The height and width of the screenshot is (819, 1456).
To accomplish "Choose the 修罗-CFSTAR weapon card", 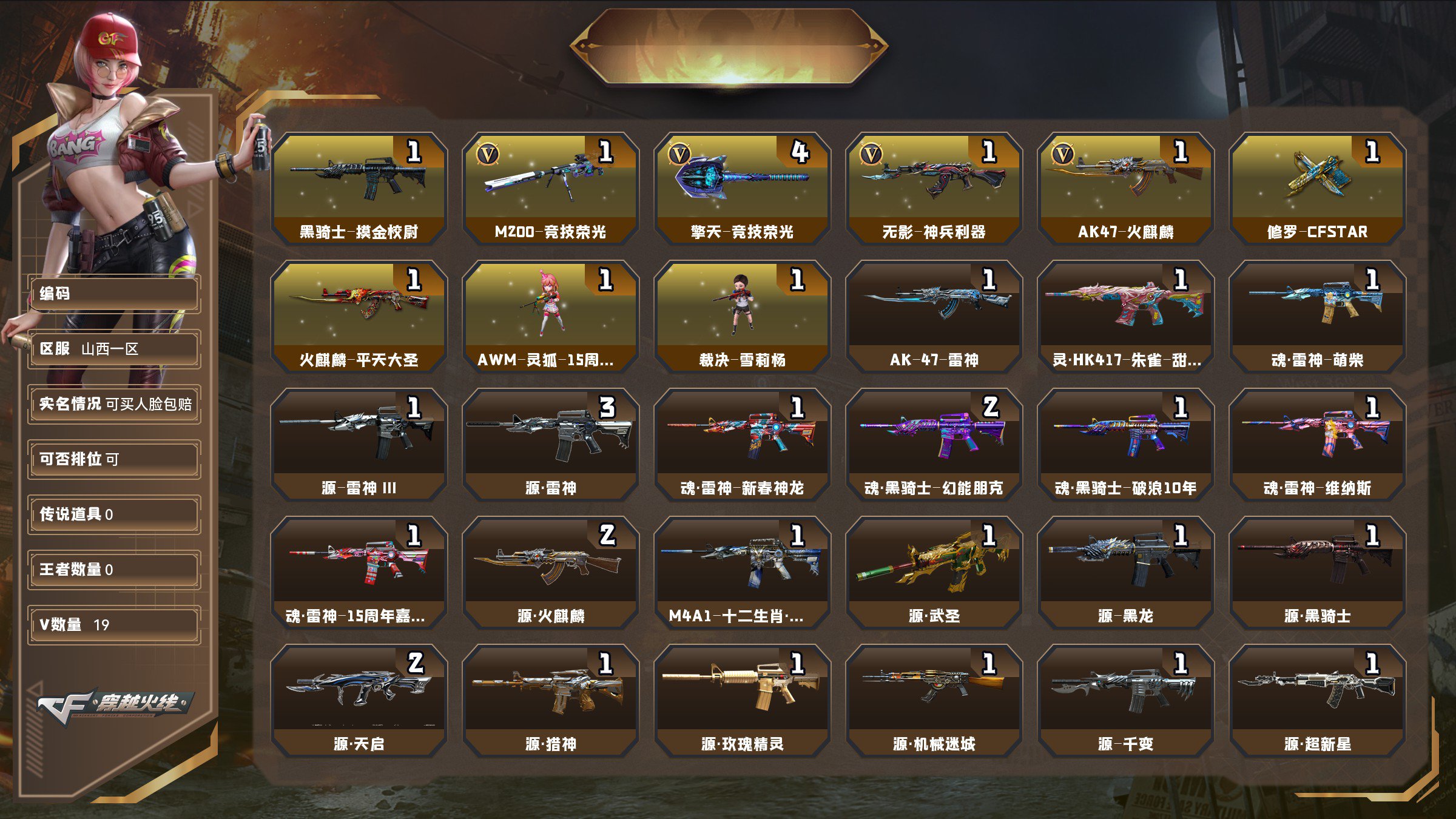I will [x=1317, y=188].
